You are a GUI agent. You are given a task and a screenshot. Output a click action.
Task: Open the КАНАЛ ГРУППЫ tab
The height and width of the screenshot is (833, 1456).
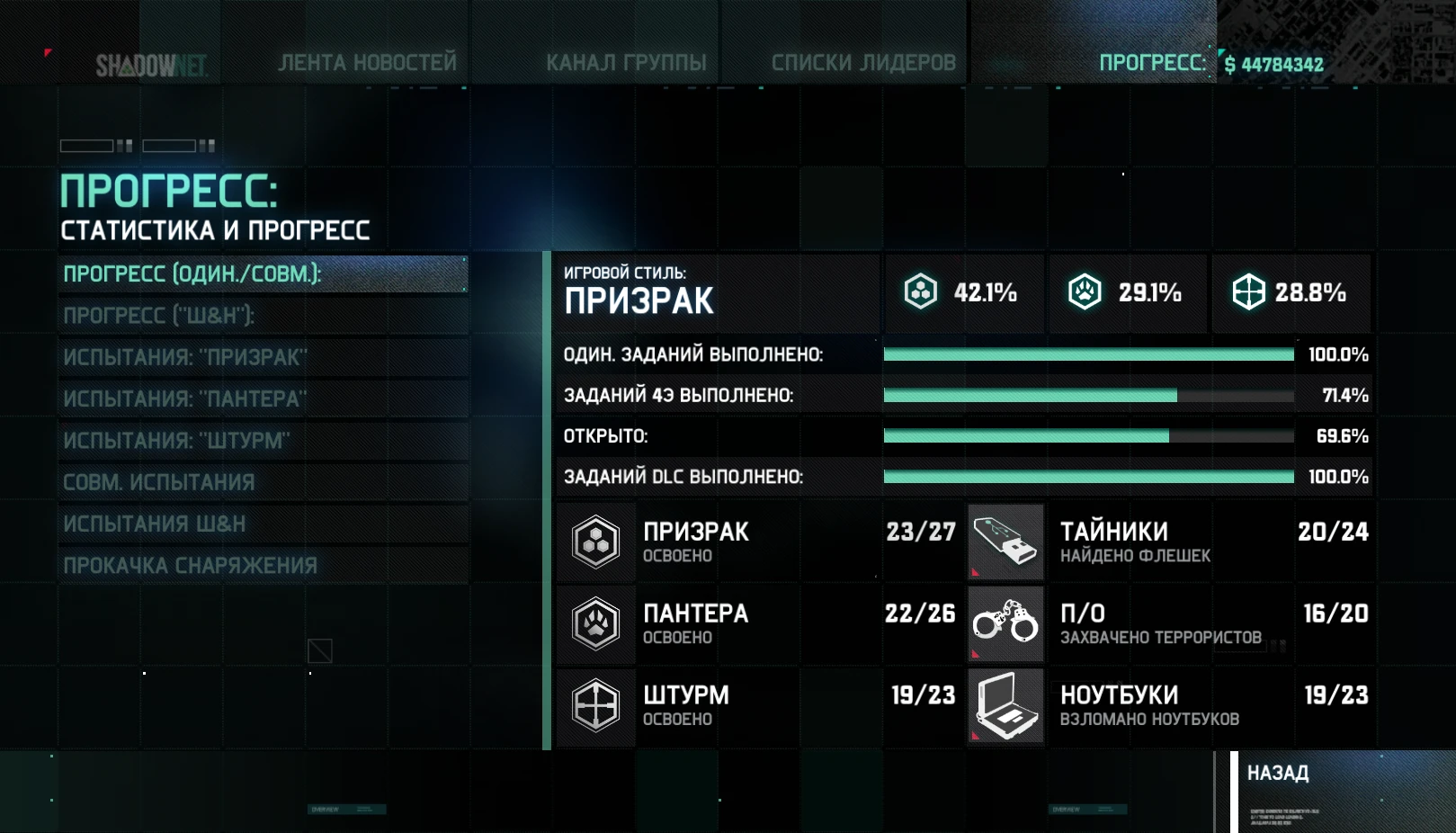(x=628, y=62)
